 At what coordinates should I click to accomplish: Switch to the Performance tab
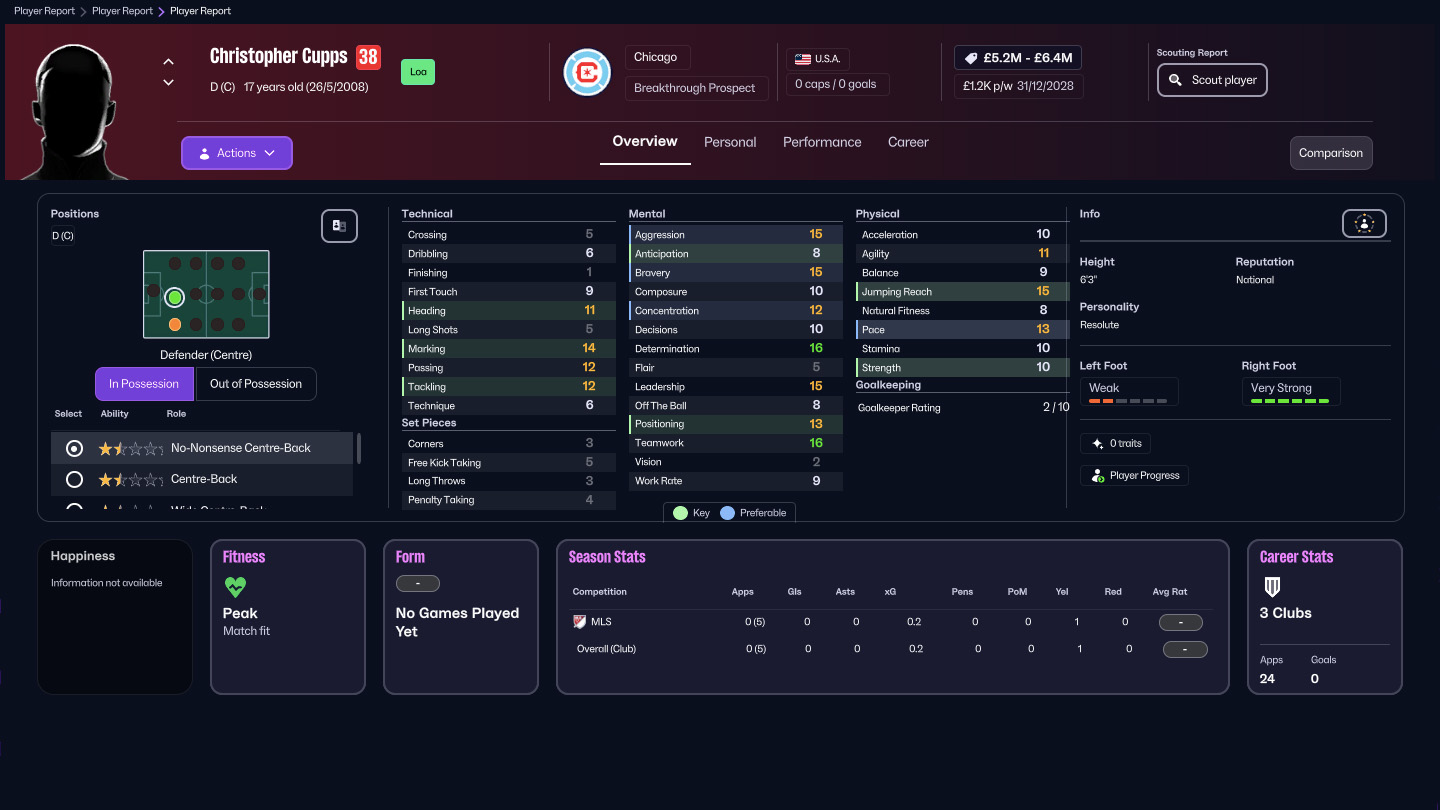coord(822,142)
